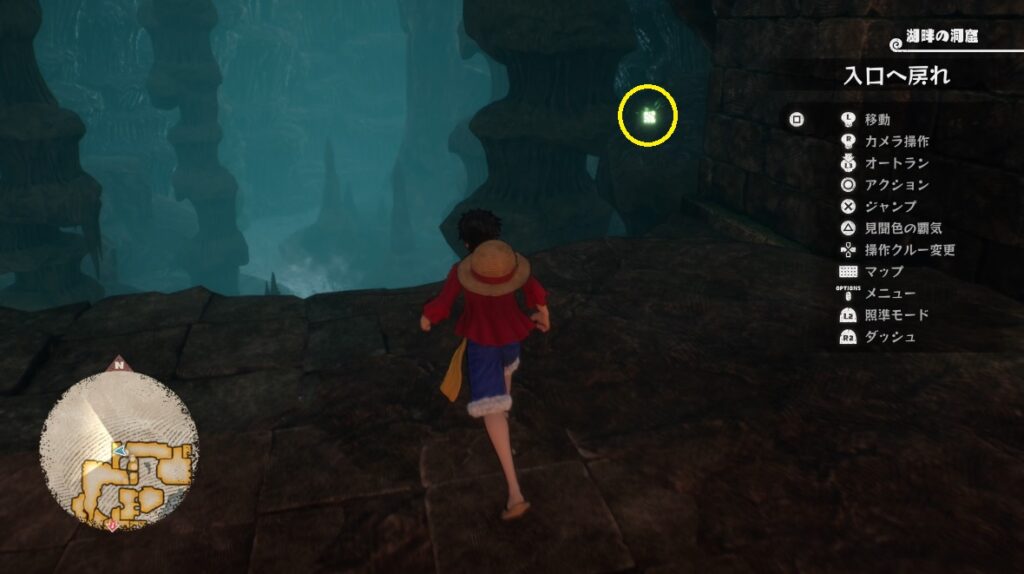Select the 入口へ戻れ objective tracker
Viewport: 1024px width, 574px height.
(x=896, y=76)
